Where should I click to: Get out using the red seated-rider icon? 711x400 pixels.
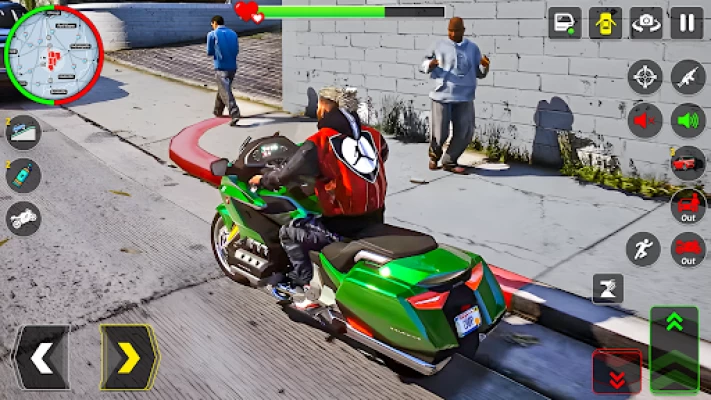[x=688, y=206]
